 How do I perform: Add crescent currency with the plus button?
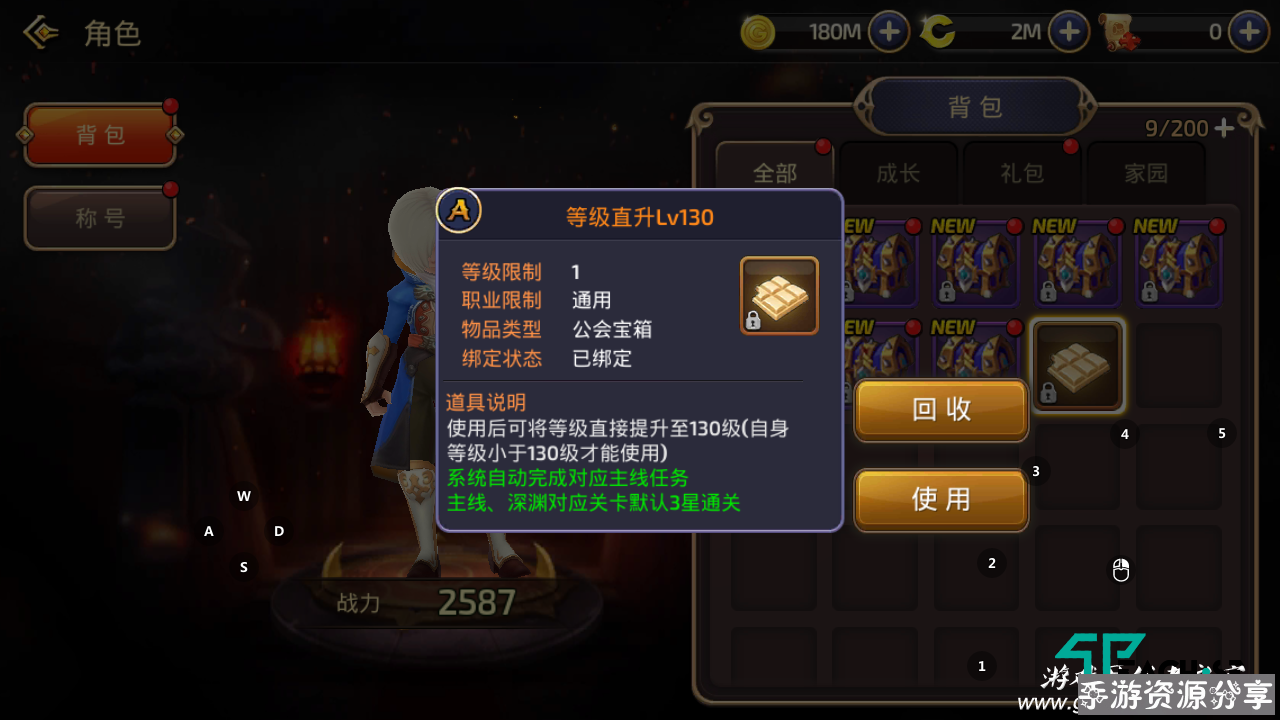(1068, 32)
